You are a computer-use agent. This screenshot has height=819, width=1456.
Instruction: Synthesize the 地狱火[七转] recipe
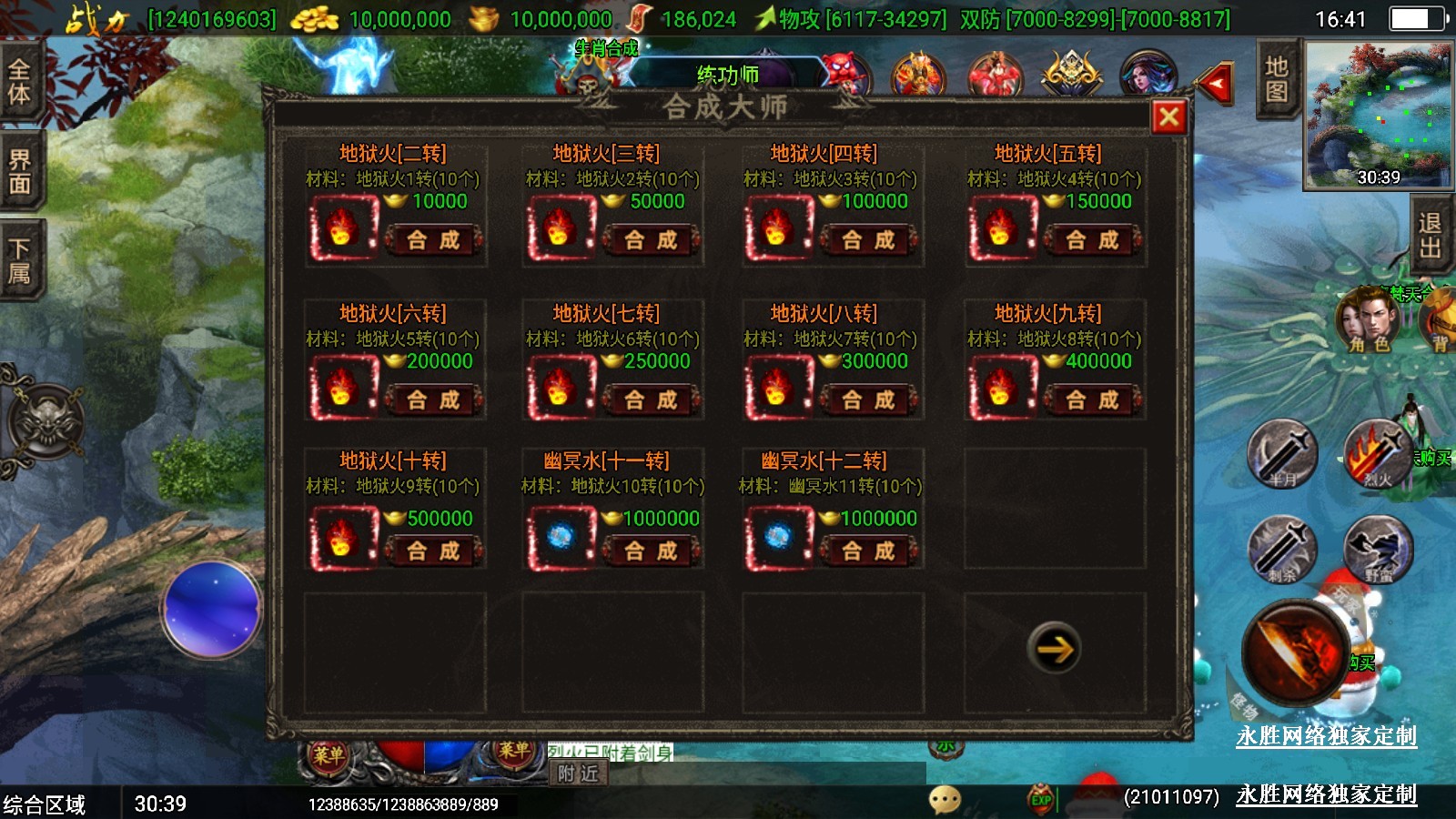tap(651, 400)
